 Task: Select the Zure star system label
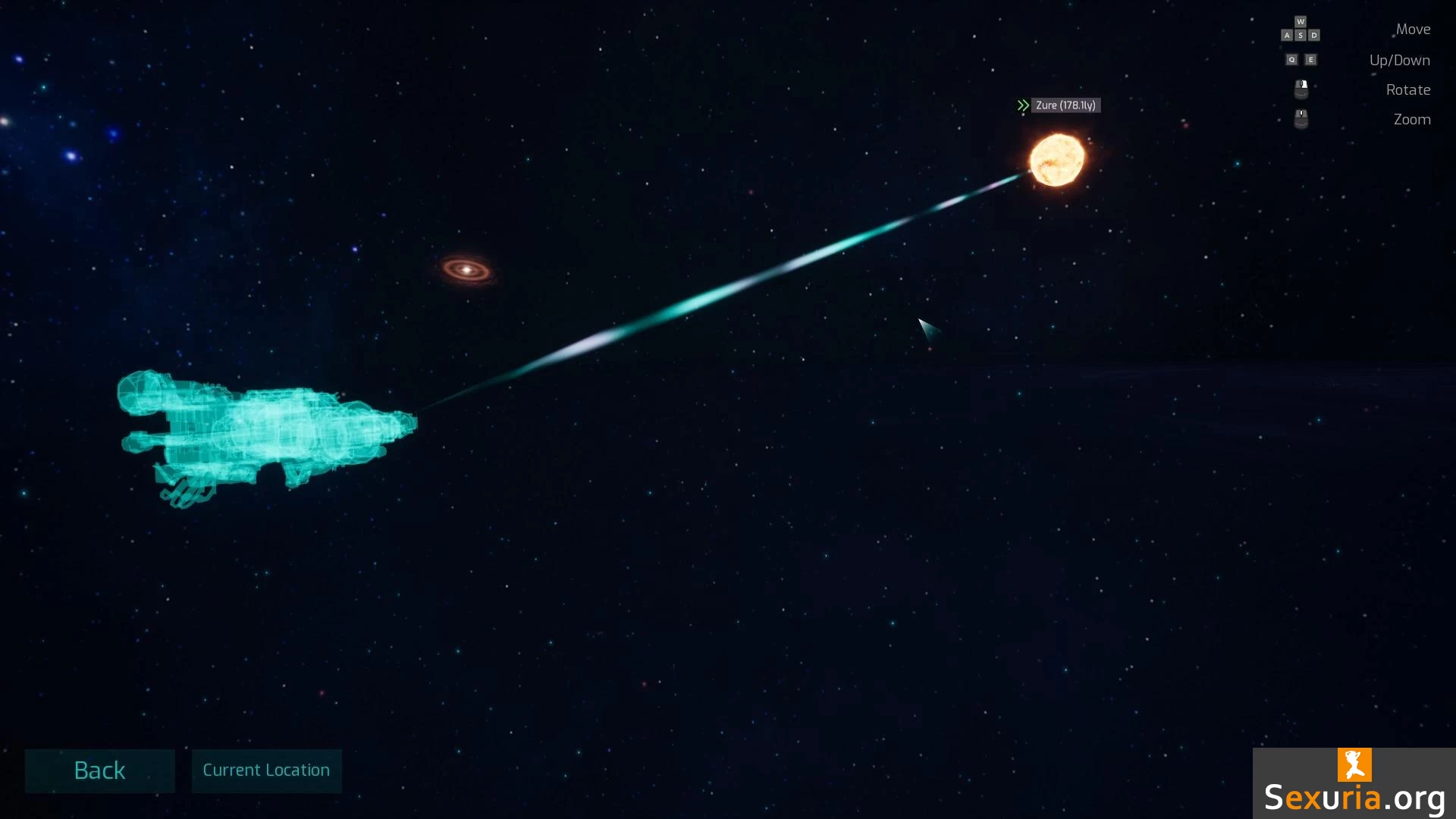[1065, 105]
